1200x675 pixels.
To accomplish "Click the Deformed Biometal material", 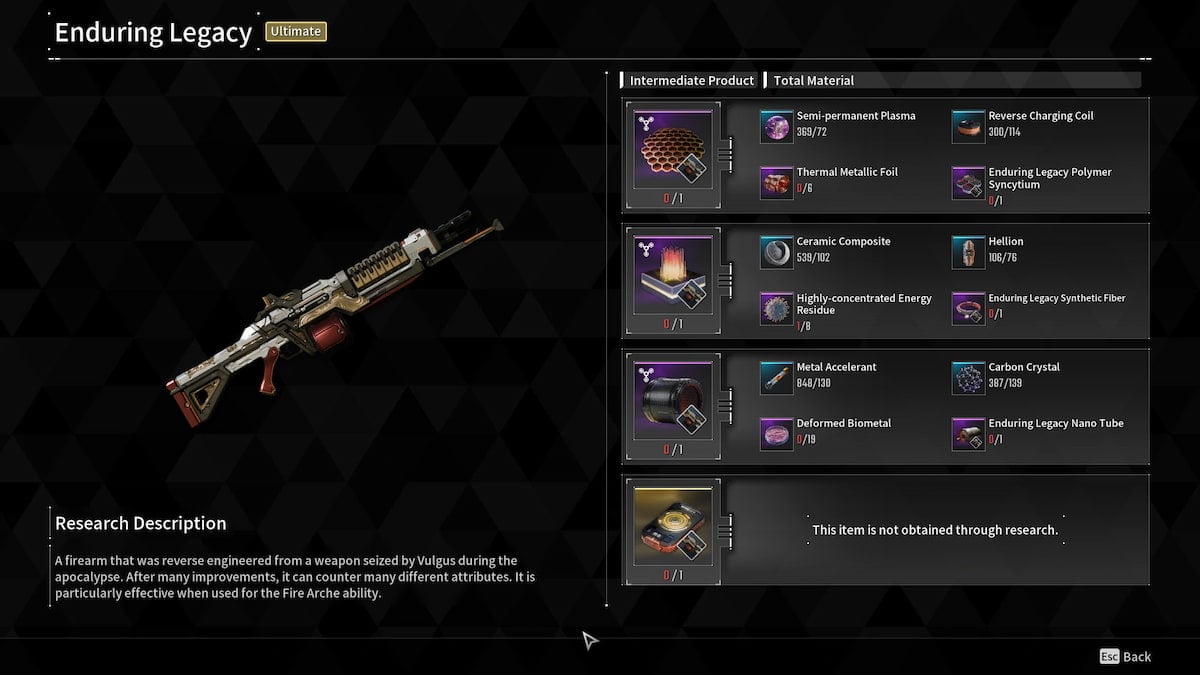I will tap(777, 434).
